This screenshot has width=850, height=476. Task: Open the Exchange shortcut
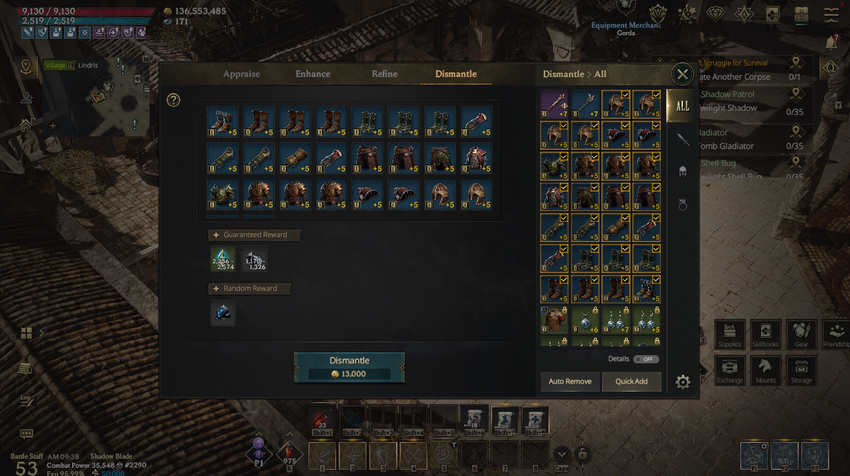(731, 372)
